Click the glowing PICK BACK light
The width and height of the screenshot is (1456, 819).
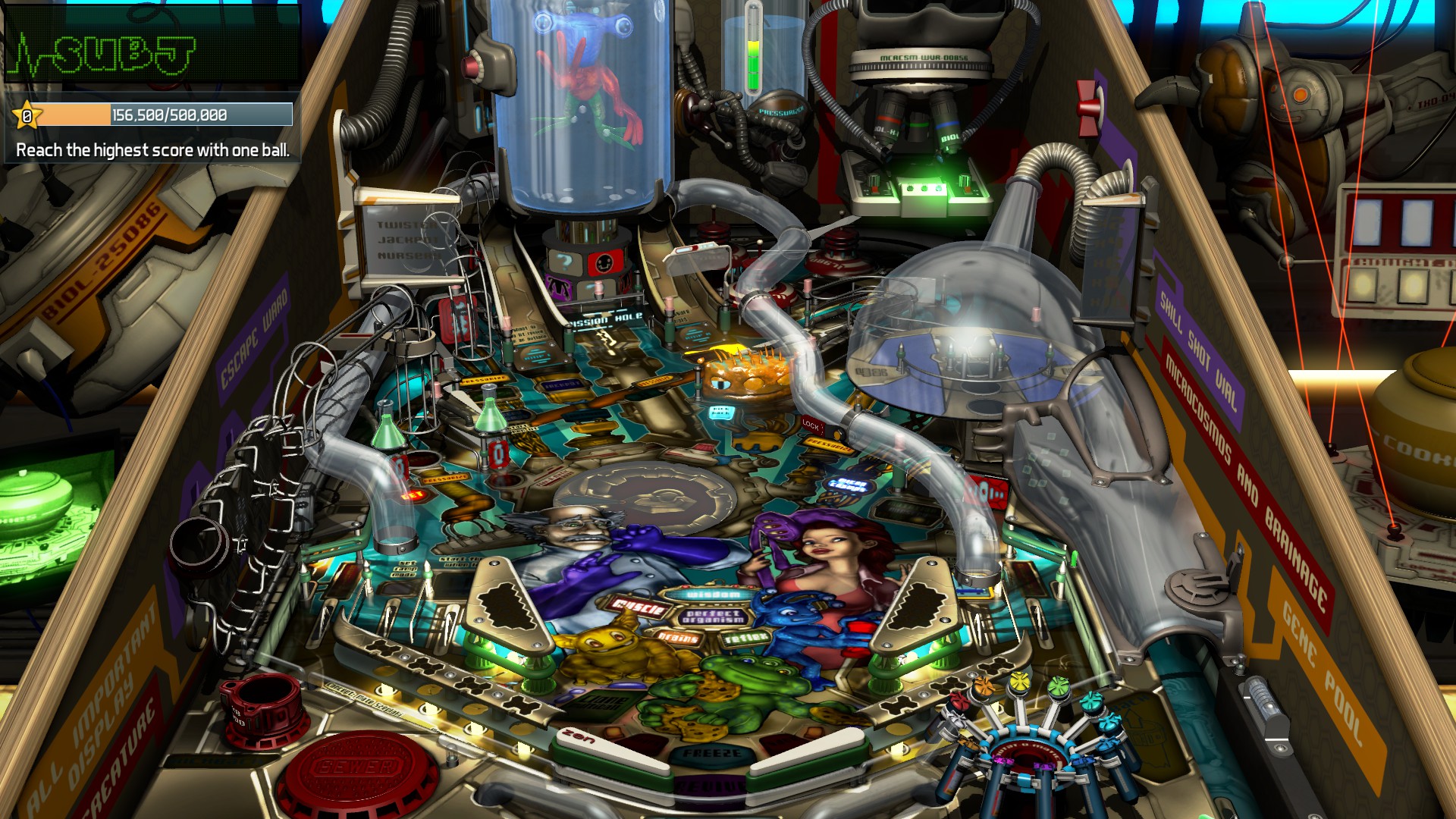[x=720, y=411]
